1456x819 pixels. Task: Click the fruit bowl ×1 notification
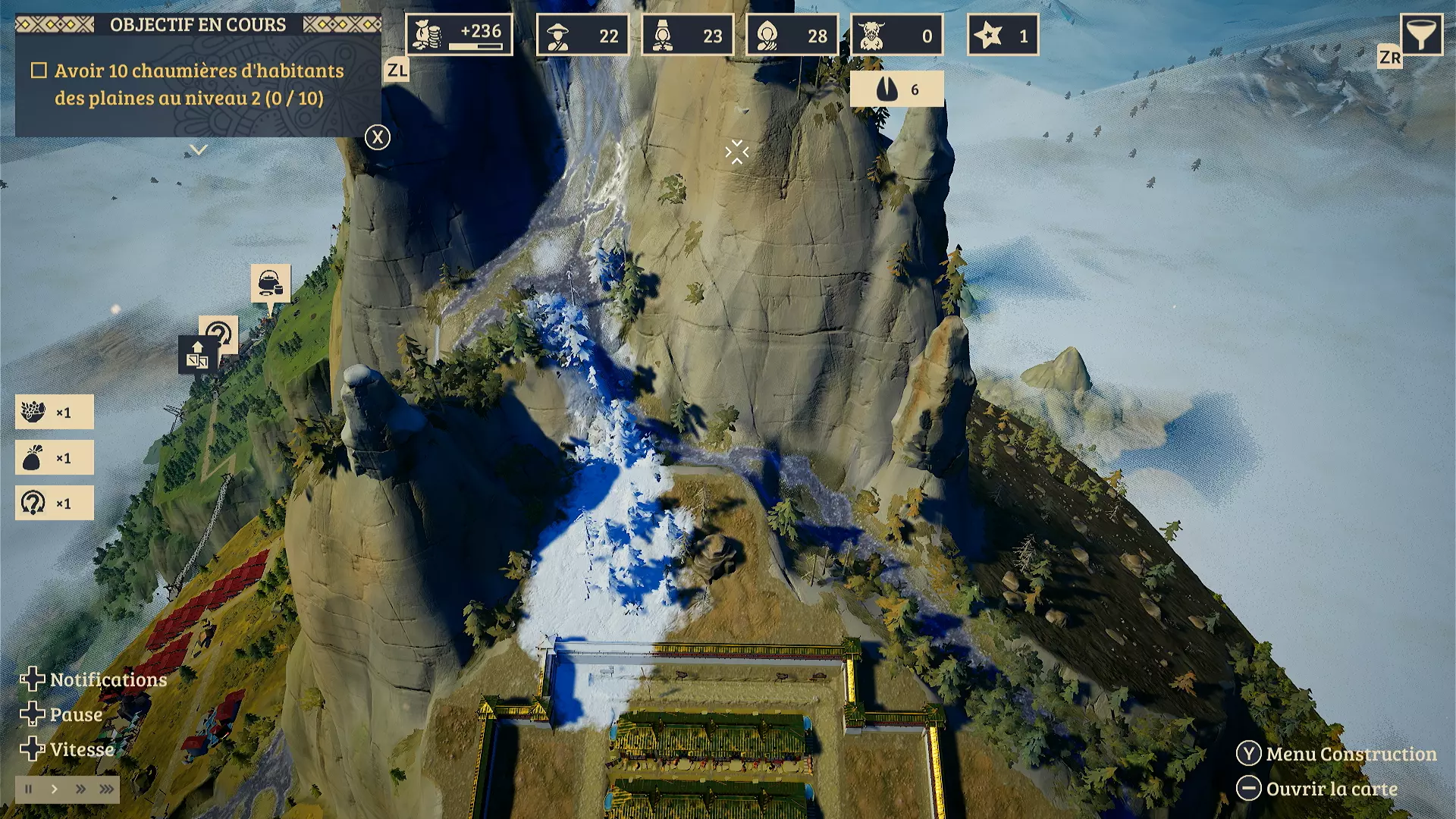[55, 412]
